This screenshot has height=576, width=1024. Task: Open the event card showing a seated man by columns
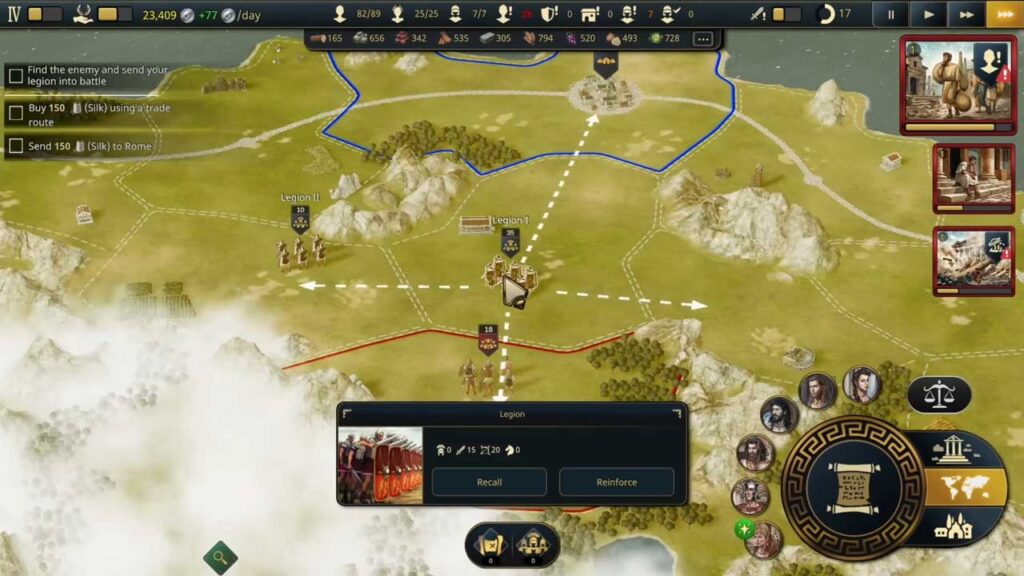(x=959, y=178)
